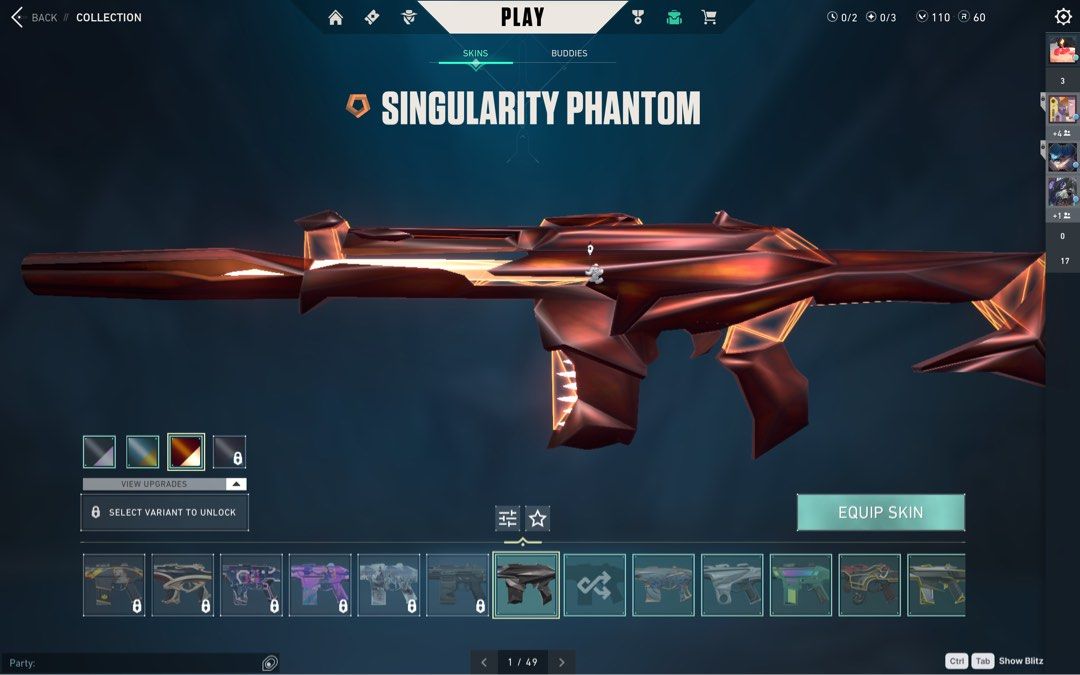Screen dimensions: 1080x675
Task: Open the settings gear icon
Action: click(1063, 17)
